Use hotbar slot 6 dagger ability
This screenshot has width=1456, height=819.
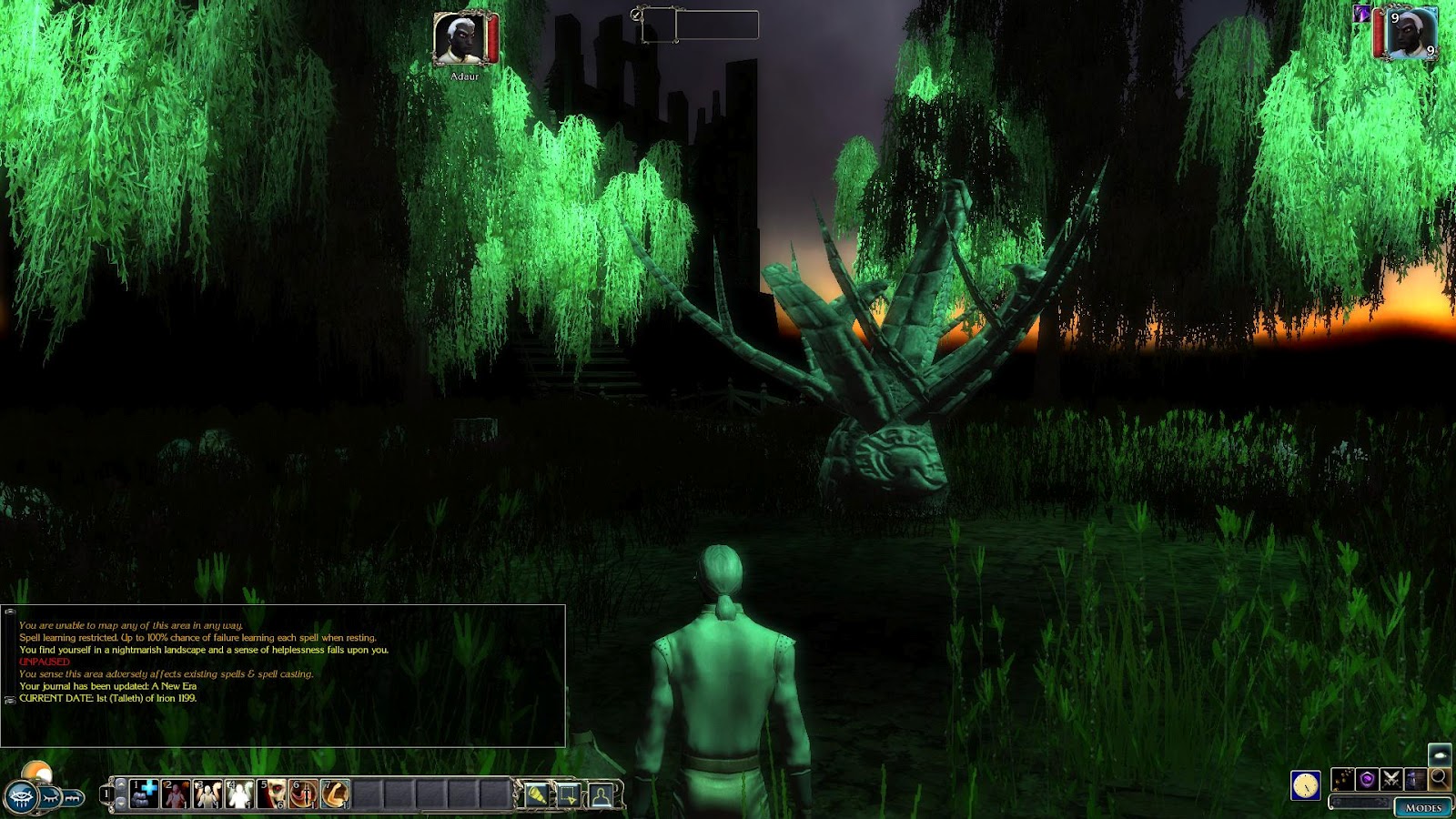[x=303, y=794]
